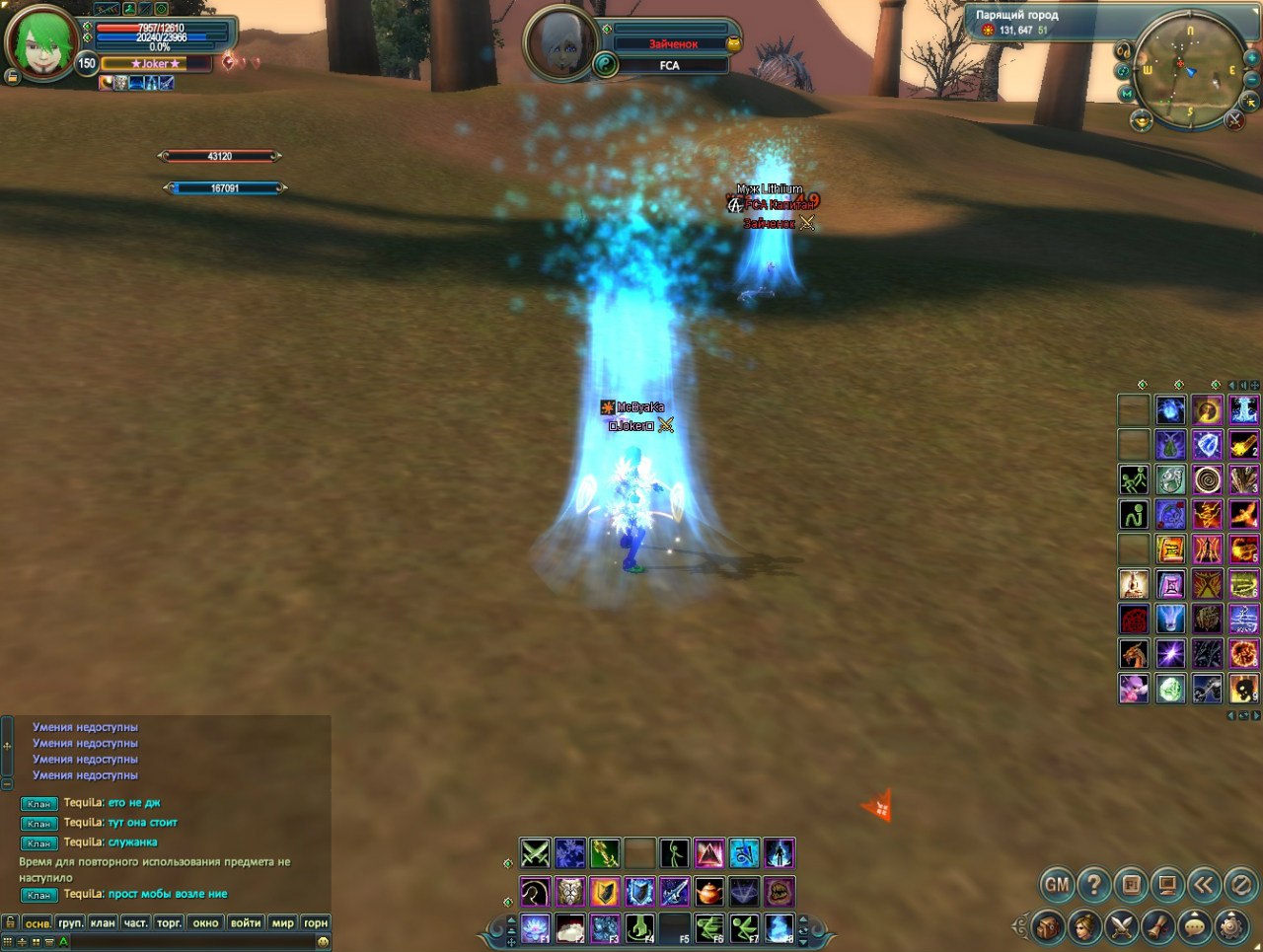Viewport: 1263px width, 952px height.
Task: Open the quest scroll log
Action: 1157,927
